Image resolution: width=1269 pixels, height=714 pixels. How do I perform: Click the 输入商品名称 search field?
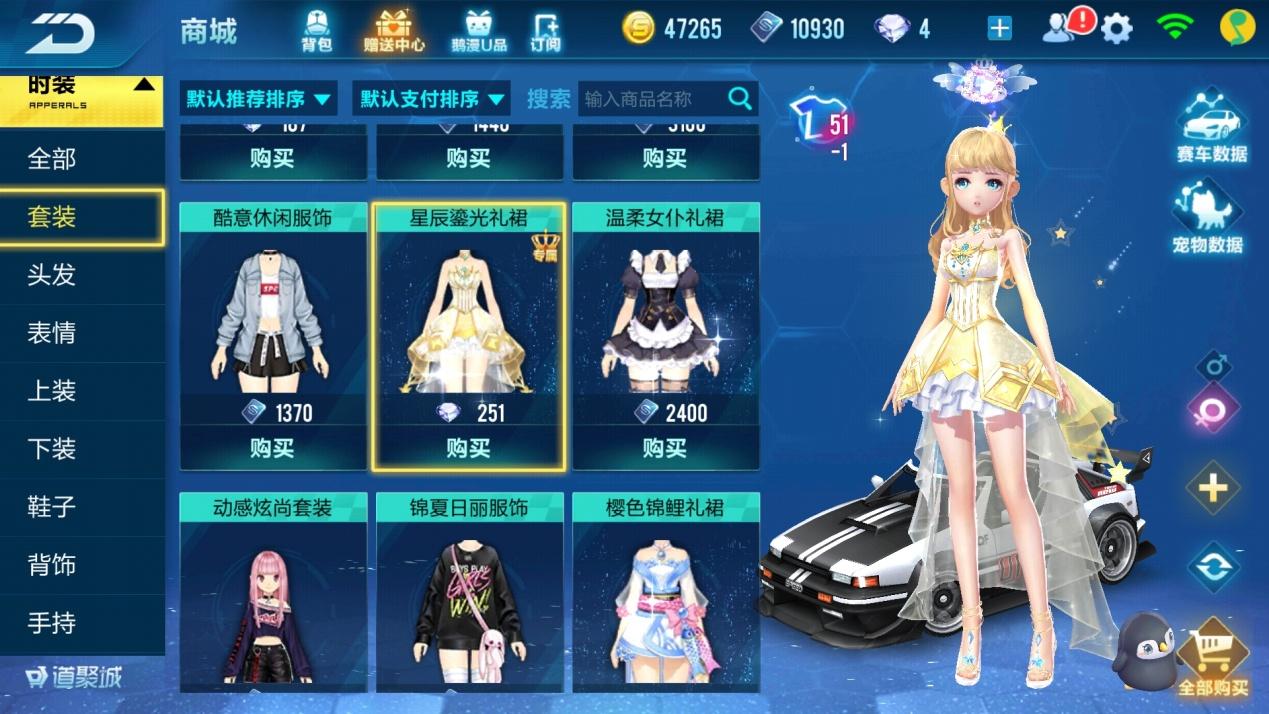[x=652, y=99]
